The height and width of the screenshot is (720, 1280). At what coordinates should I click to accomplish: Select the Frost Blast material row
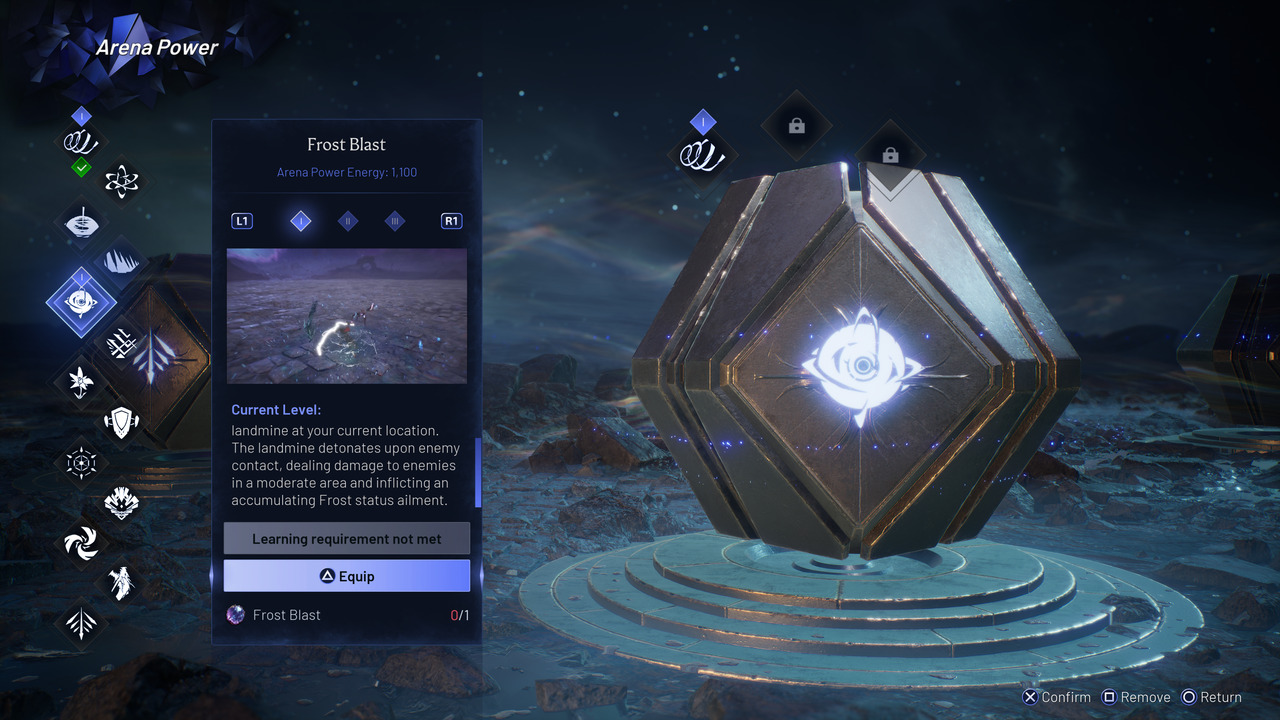346,615
